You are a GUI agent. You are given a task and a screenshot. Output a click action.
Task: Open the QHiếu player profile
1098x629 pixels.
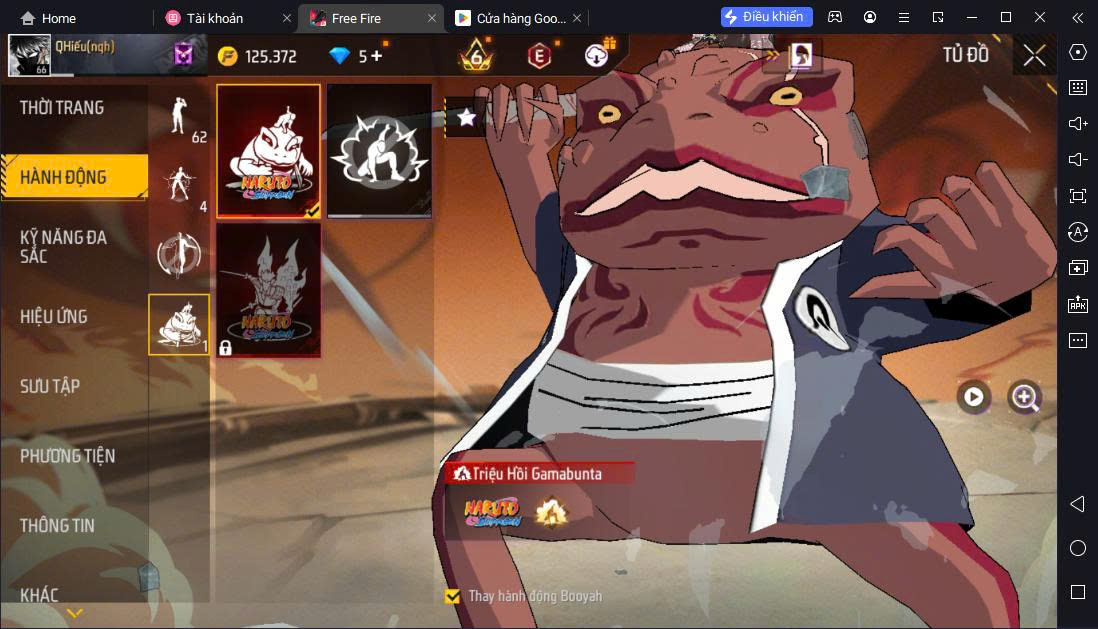(30, 55)
